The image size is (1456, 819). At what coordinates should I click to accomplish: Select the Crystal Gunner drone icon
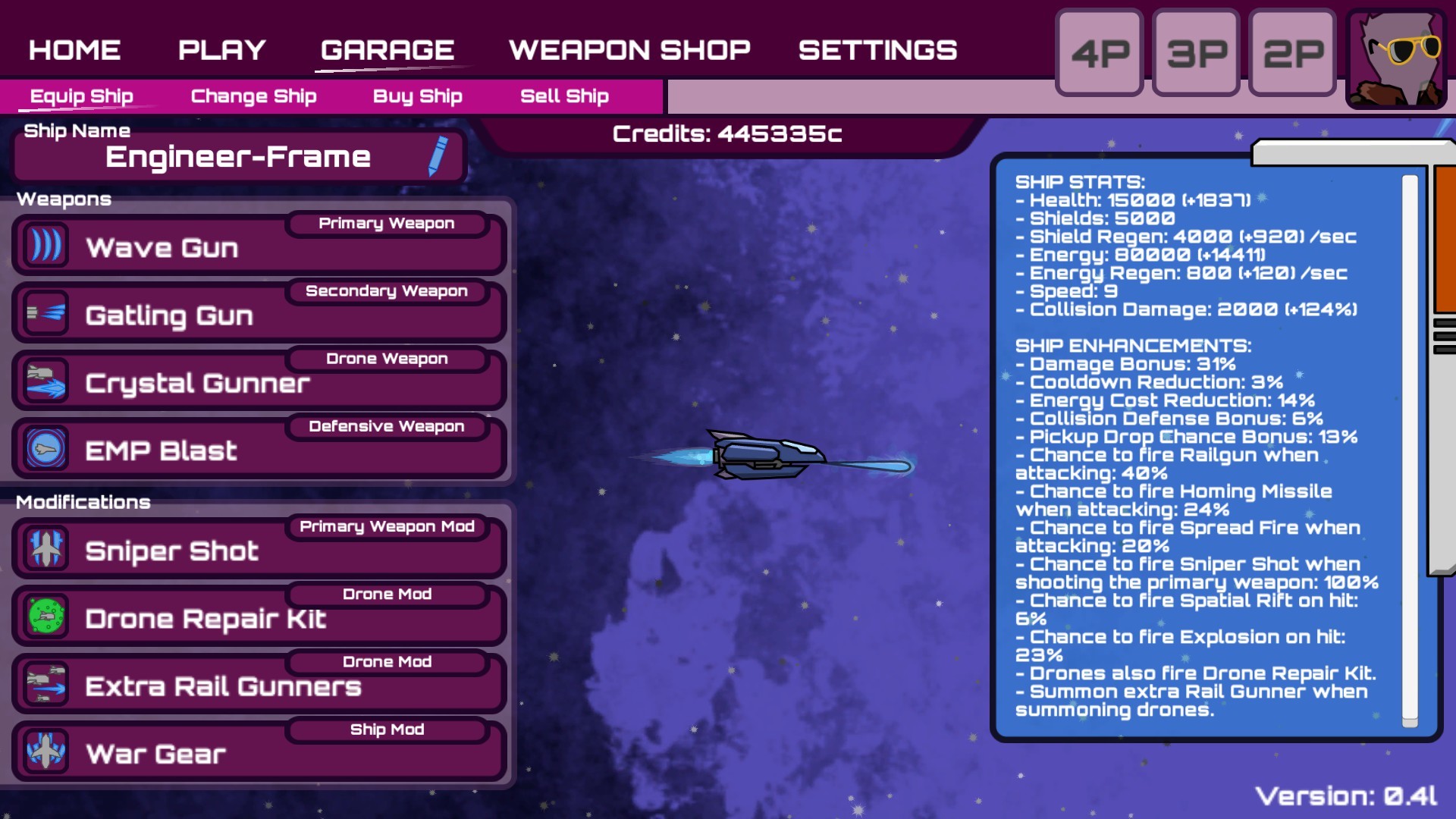45,379
